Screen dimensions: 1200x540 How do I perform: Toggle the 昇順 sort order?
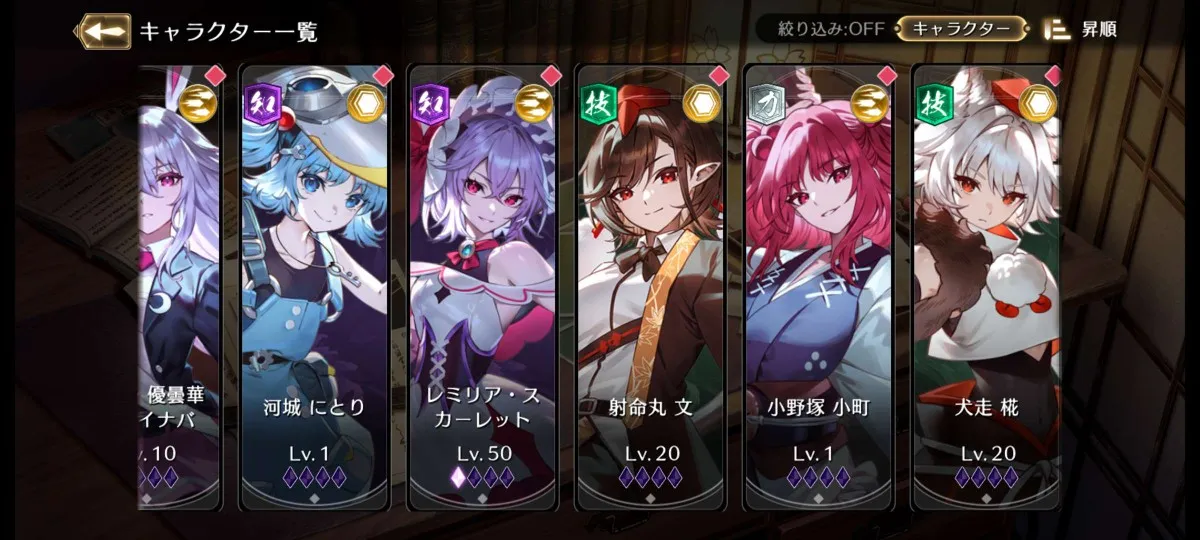1081,29
